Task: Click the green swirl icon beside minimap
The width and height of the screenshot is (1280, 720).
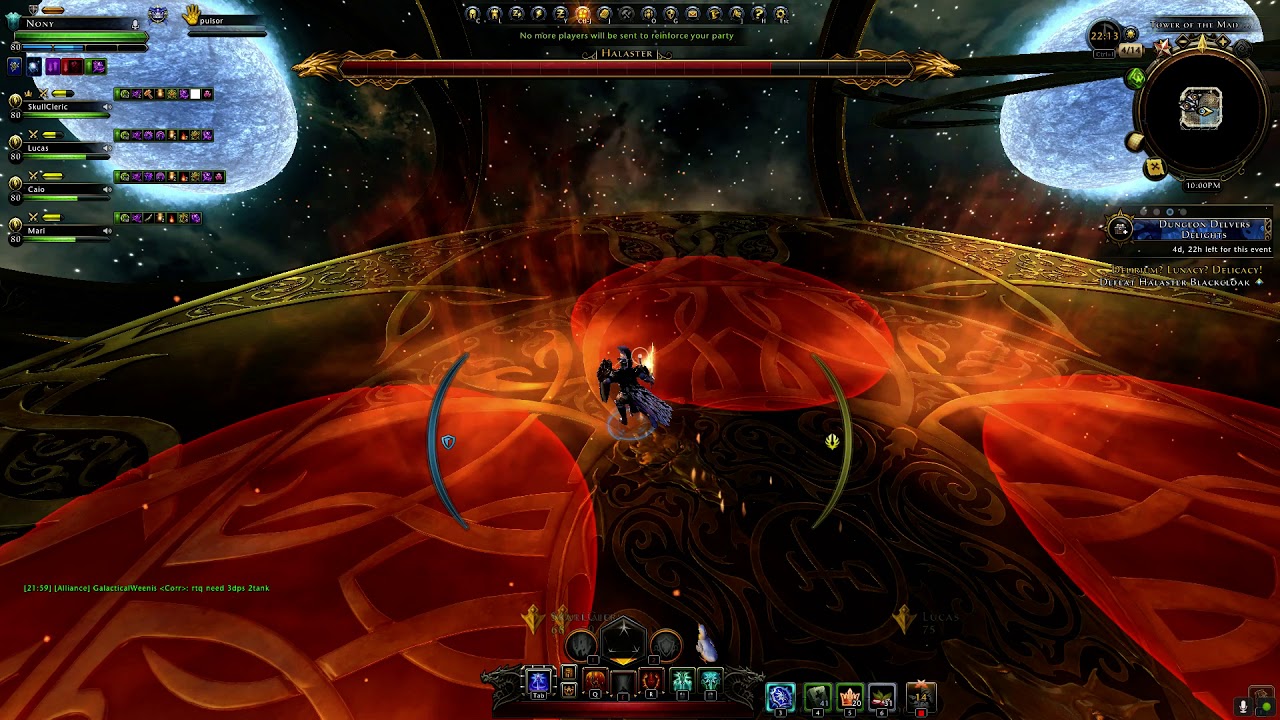Action: [1136, 77]
